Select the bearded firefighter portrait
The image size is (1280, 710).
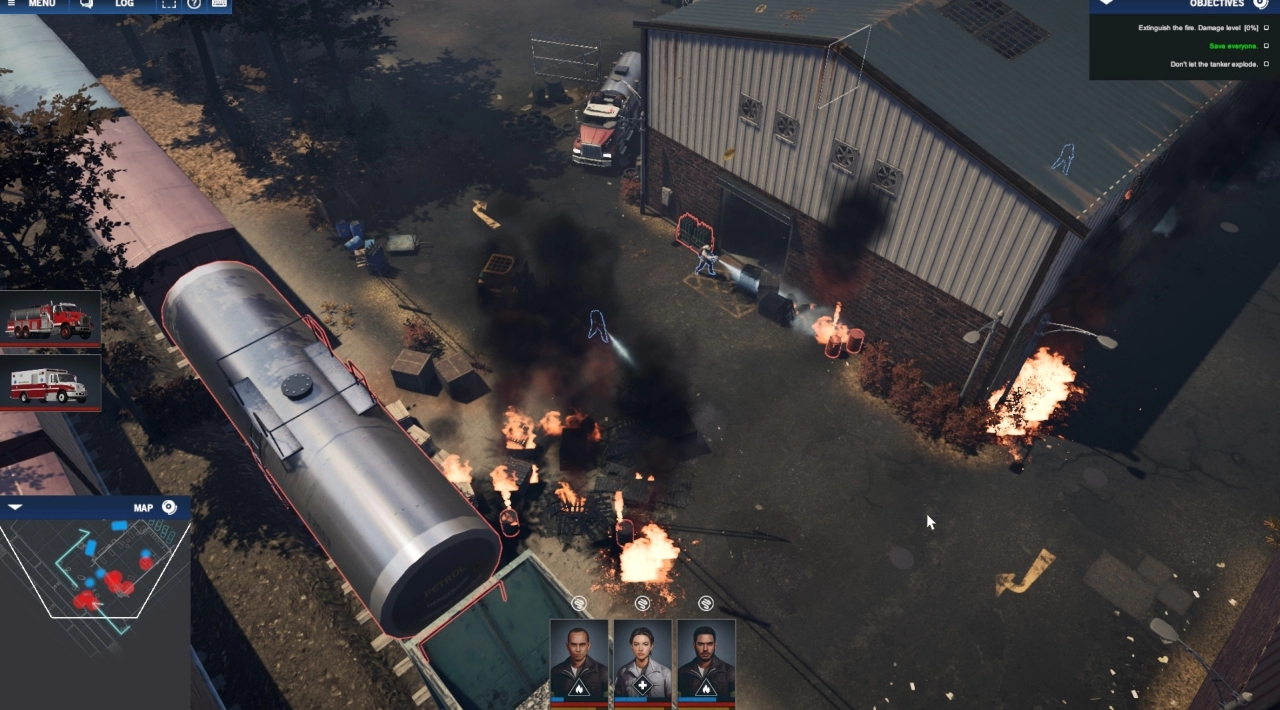[706, 661]
